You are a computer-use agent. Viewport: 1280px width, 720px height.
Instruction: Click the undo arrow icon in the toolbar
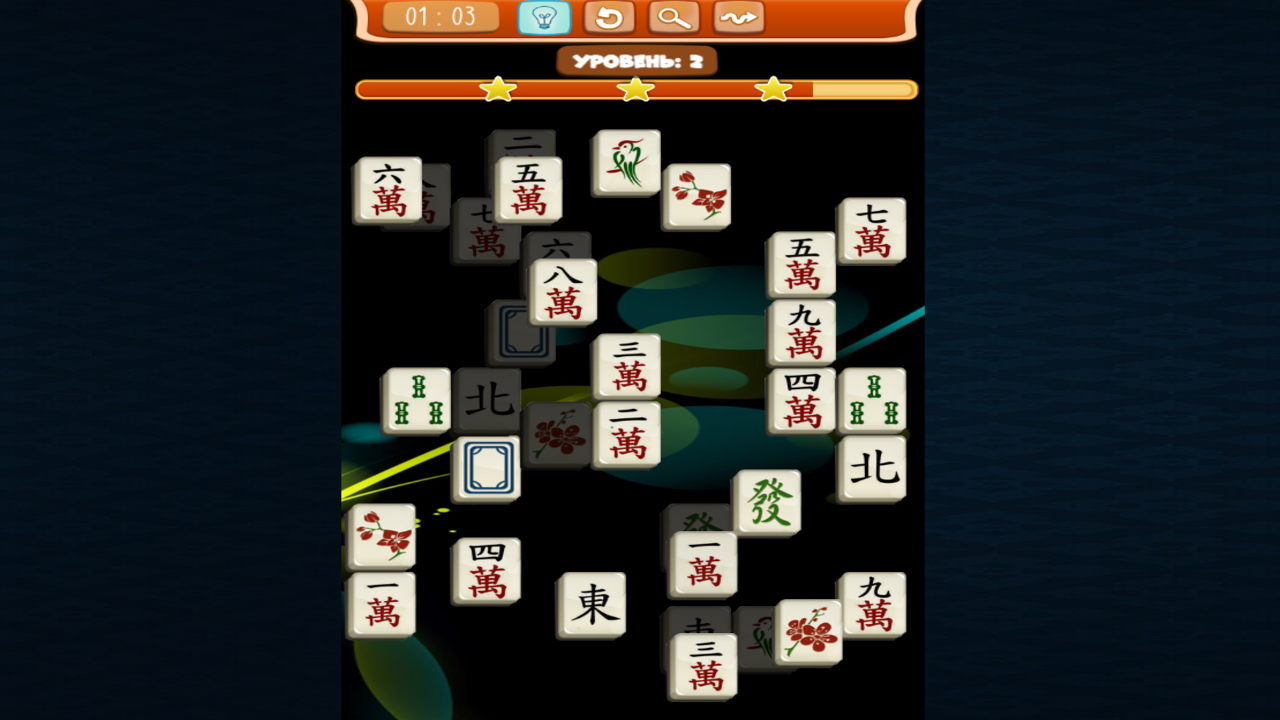coord(609,17)
